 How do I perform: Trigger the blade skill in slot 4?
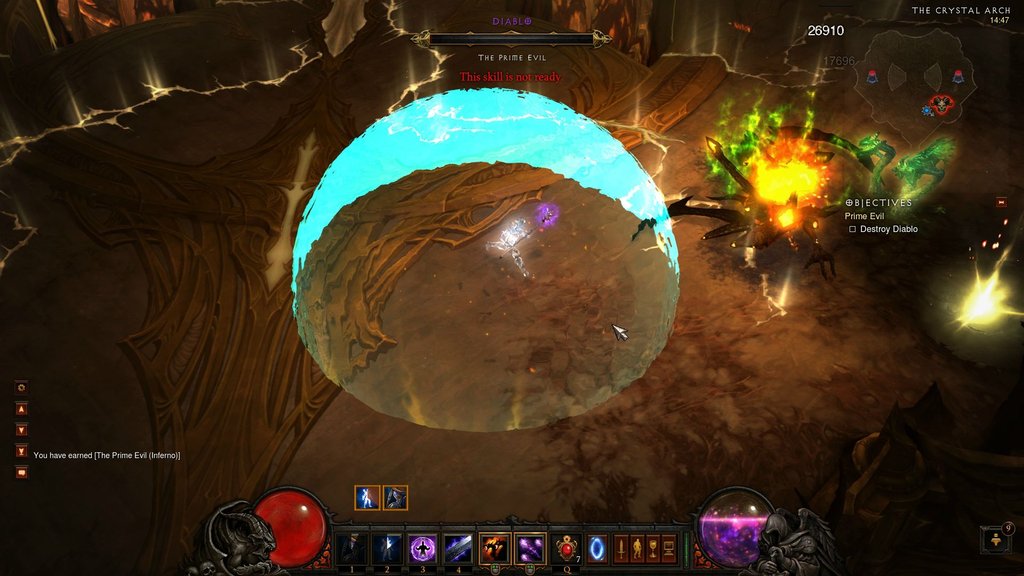click(459, 548)
